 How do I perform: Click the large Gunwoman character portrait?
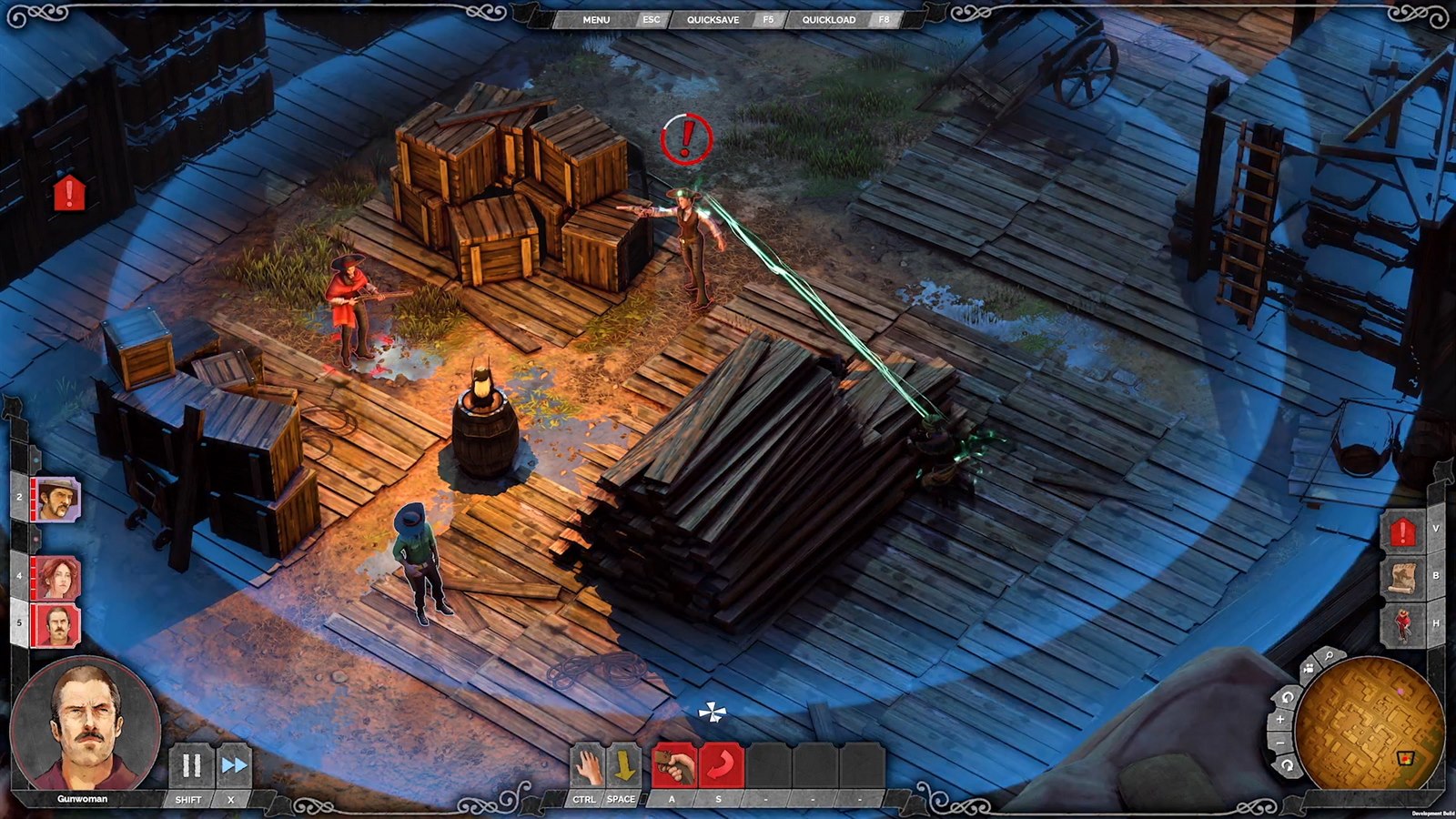click(x=85, y=725)
